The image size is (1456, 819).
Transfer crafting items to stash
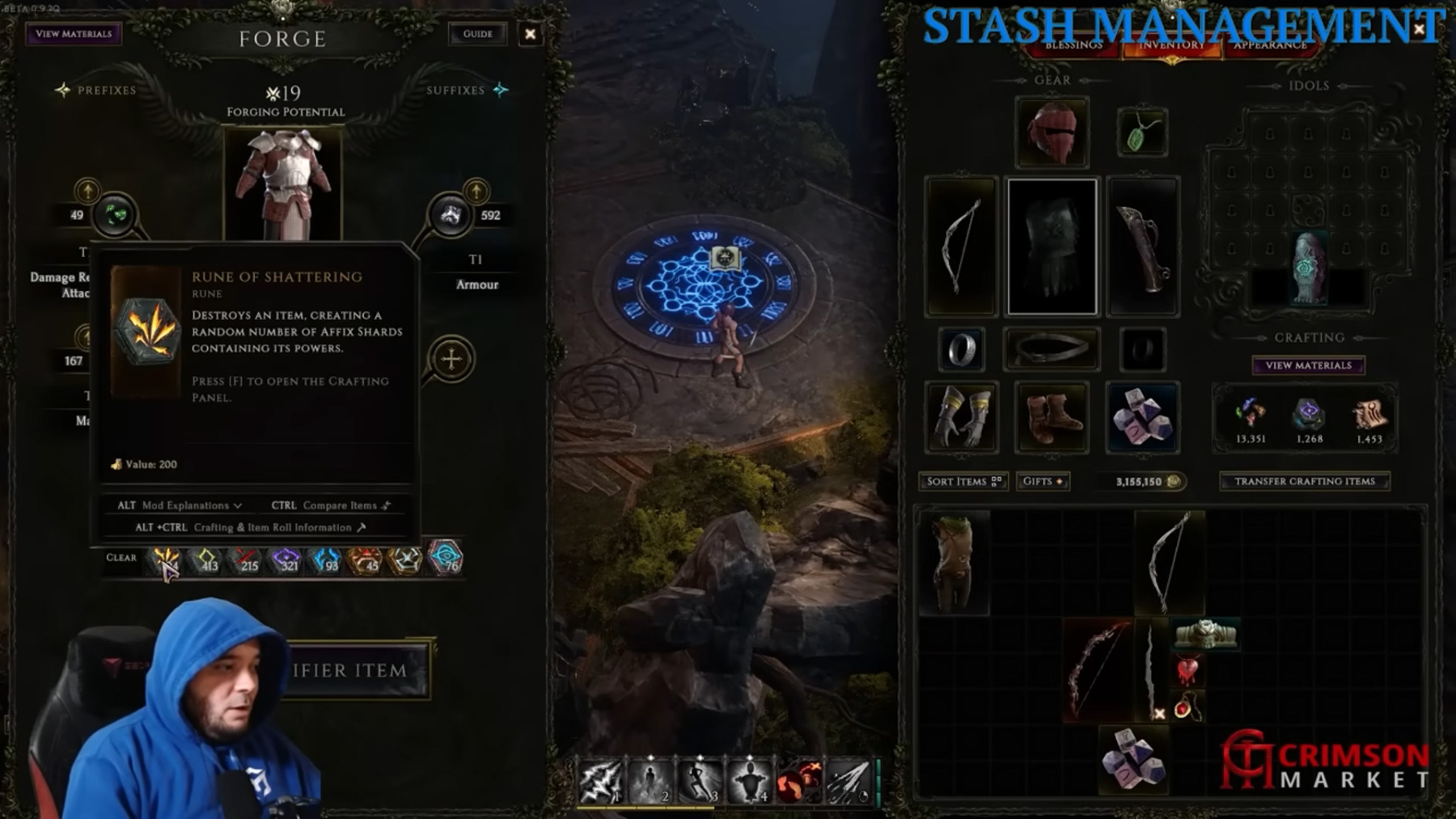pos(1304,482)
